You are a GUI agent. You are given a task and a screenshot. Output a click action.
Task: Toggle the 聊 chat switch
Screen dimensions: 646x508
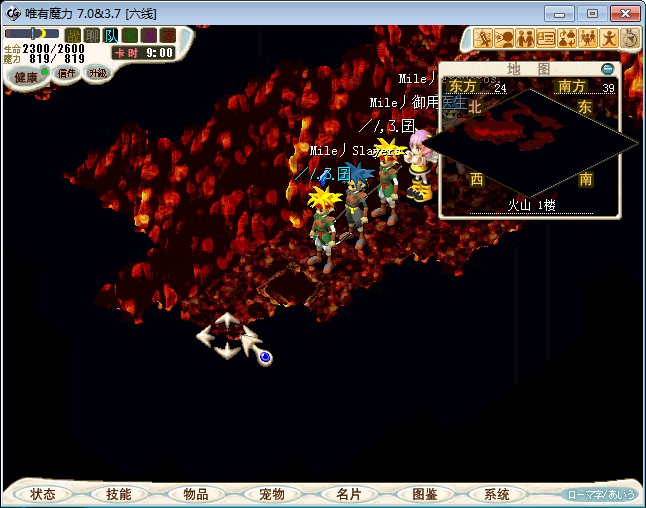[x=92, y=35]
